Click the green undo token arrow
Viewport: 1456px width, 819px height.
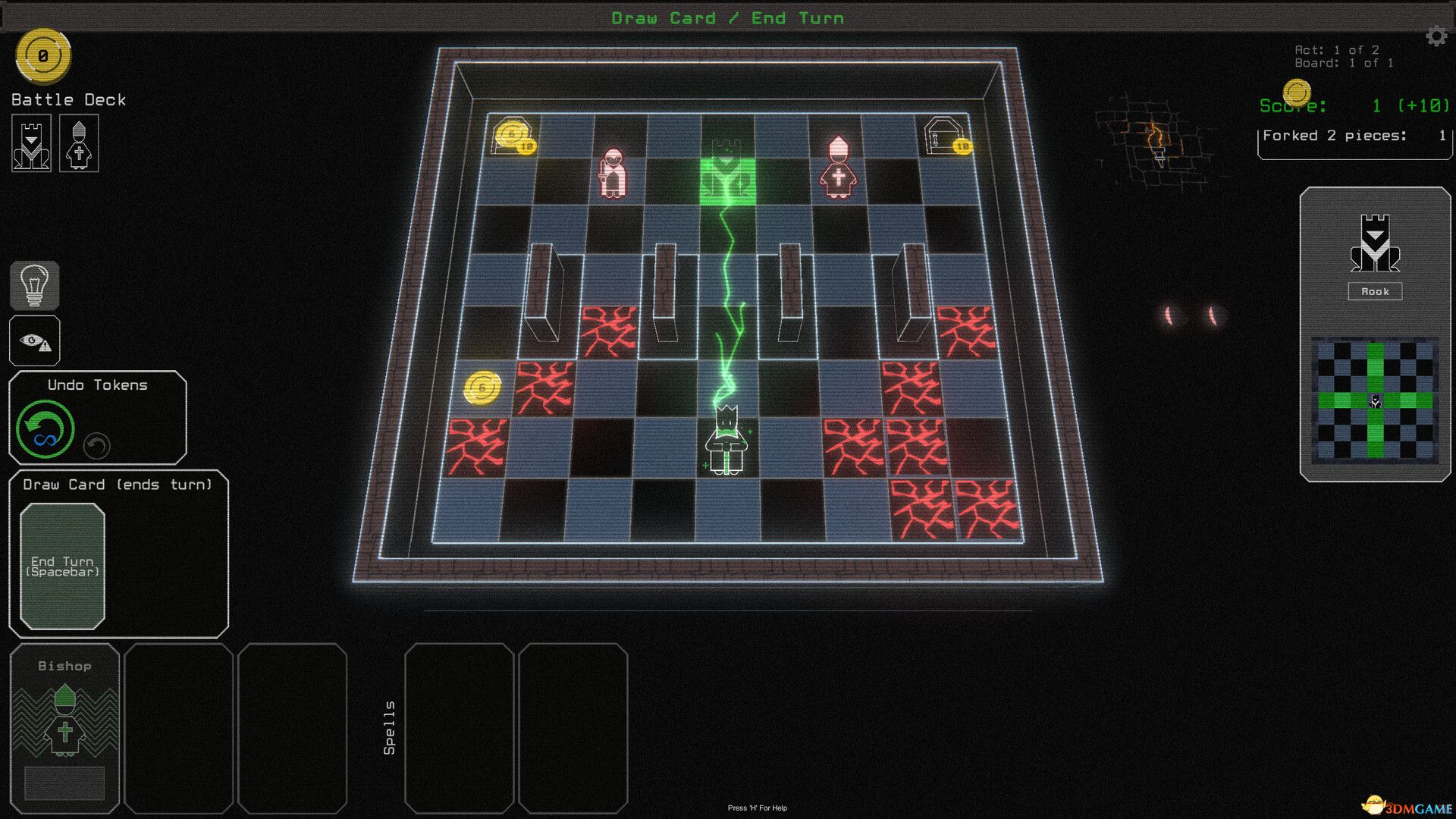tap(45, 428)
